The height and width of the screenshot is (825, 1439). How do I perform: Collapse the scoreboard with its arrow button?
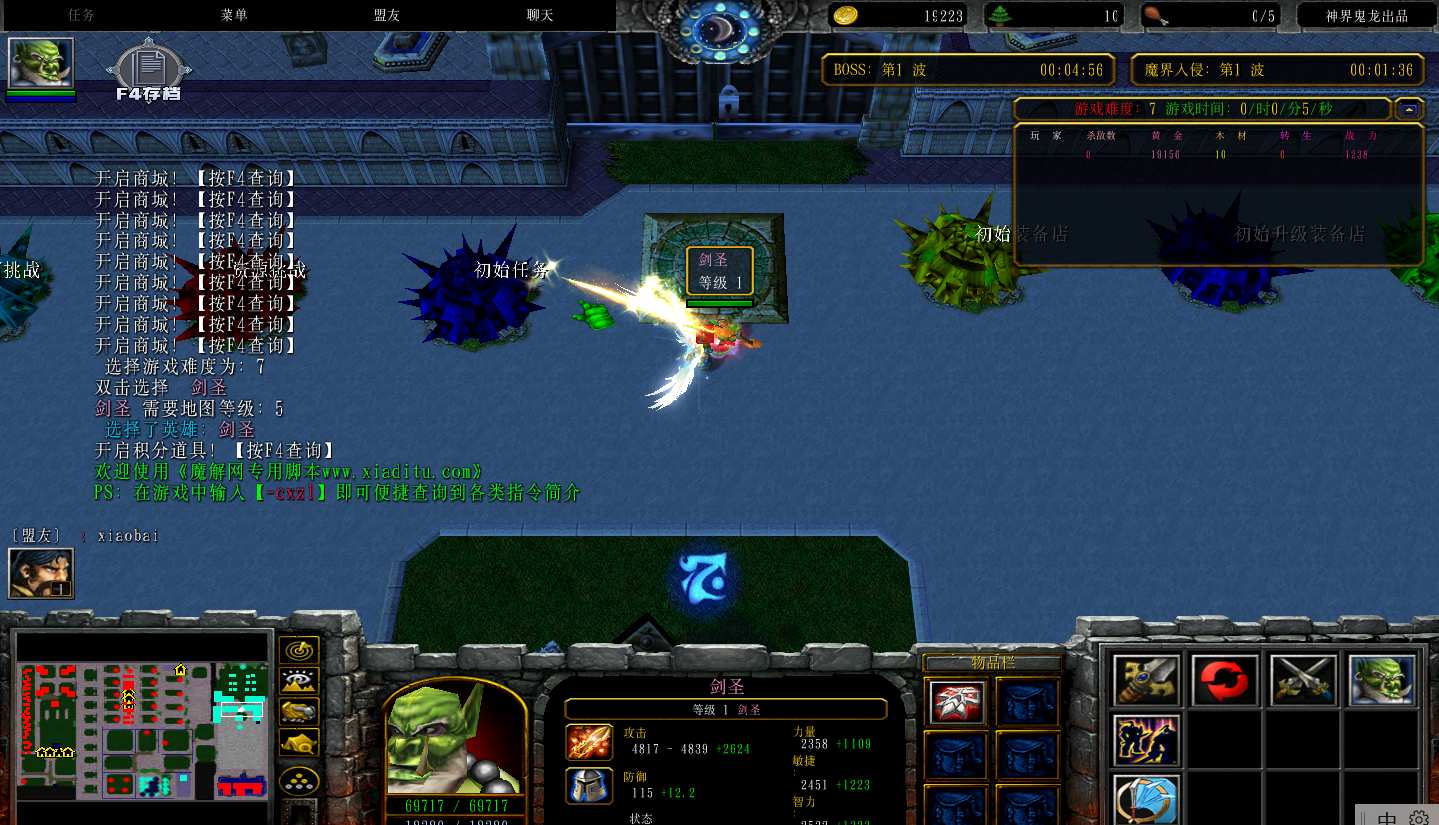1410,109
